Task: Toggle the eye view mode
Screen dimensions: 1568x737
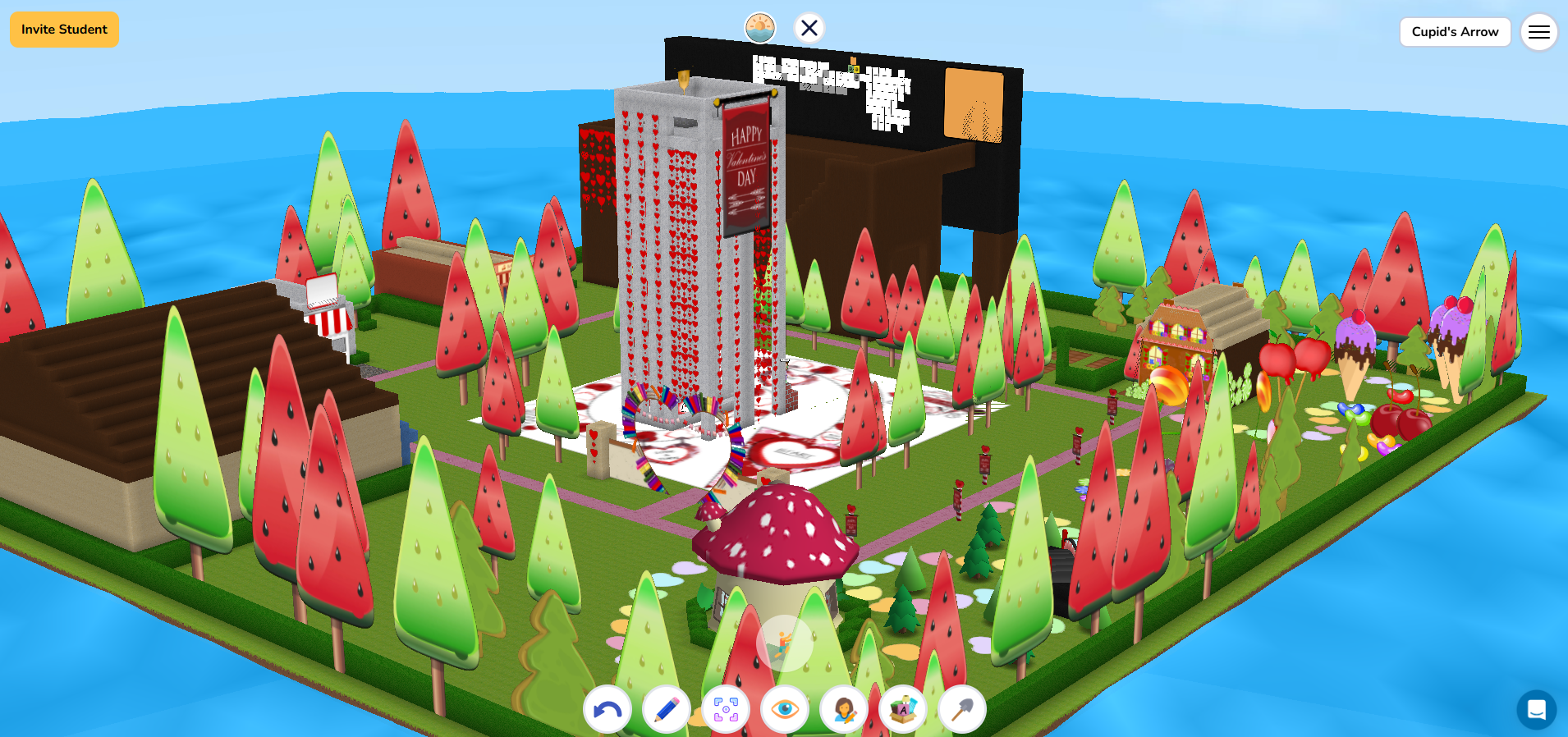Action: coord(785,709)
